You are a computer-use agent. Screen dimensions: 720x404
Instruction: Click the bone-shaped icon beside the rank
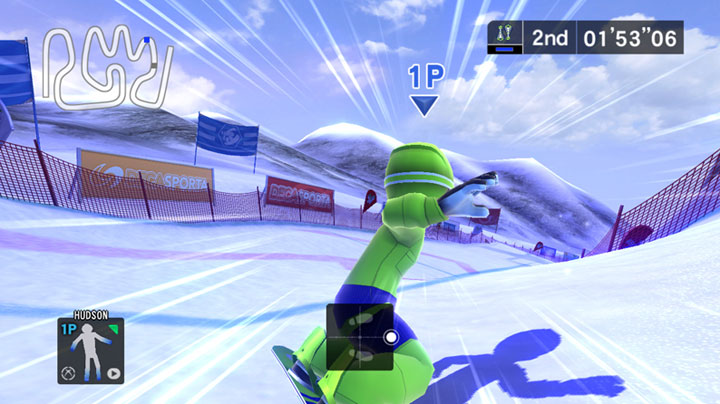click(x=504, y=38)
